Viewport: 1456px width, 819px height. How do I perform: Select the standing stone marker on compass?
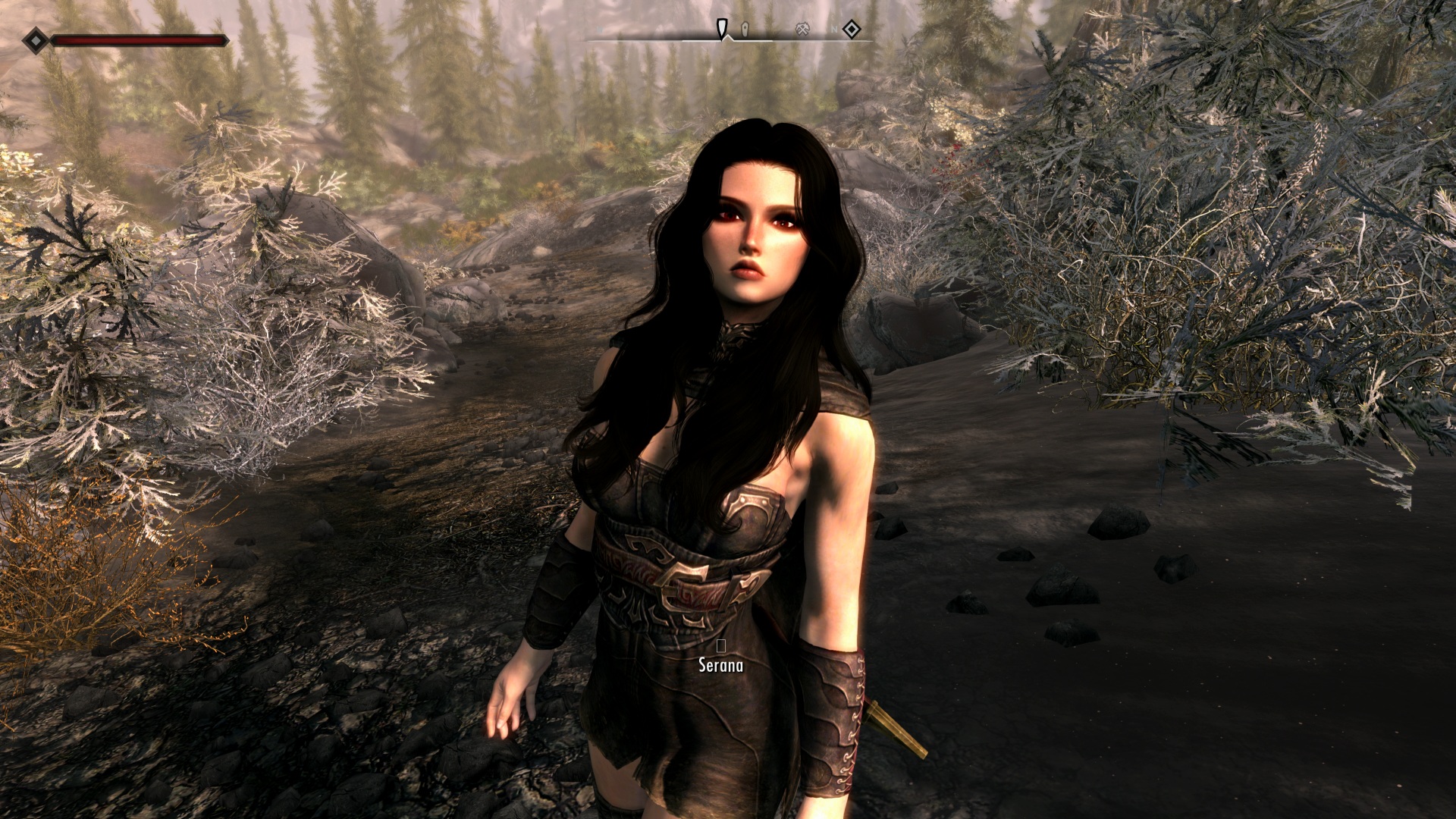(x=745, y=30)
